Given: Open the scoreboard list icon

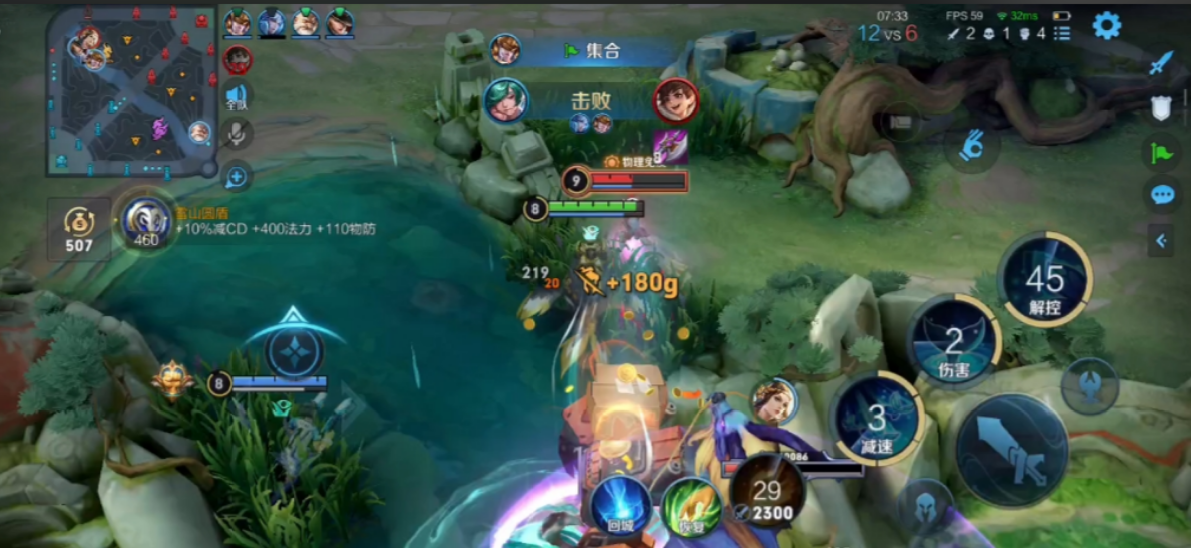Looking at the screenshot, I should [1062, 33].
